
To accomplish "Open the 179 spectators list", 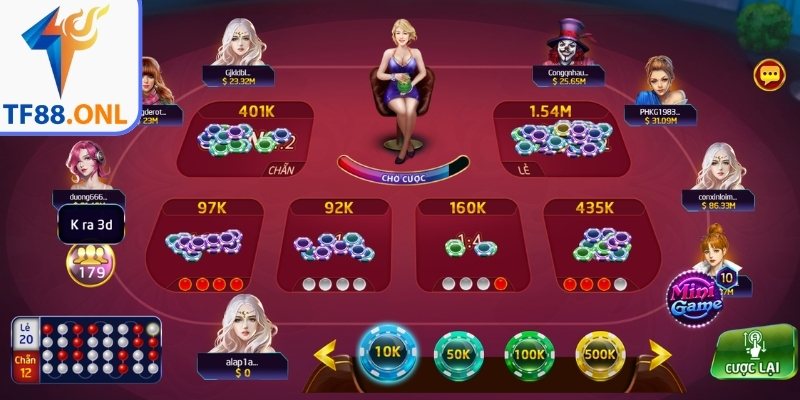I will pos(90,262).
